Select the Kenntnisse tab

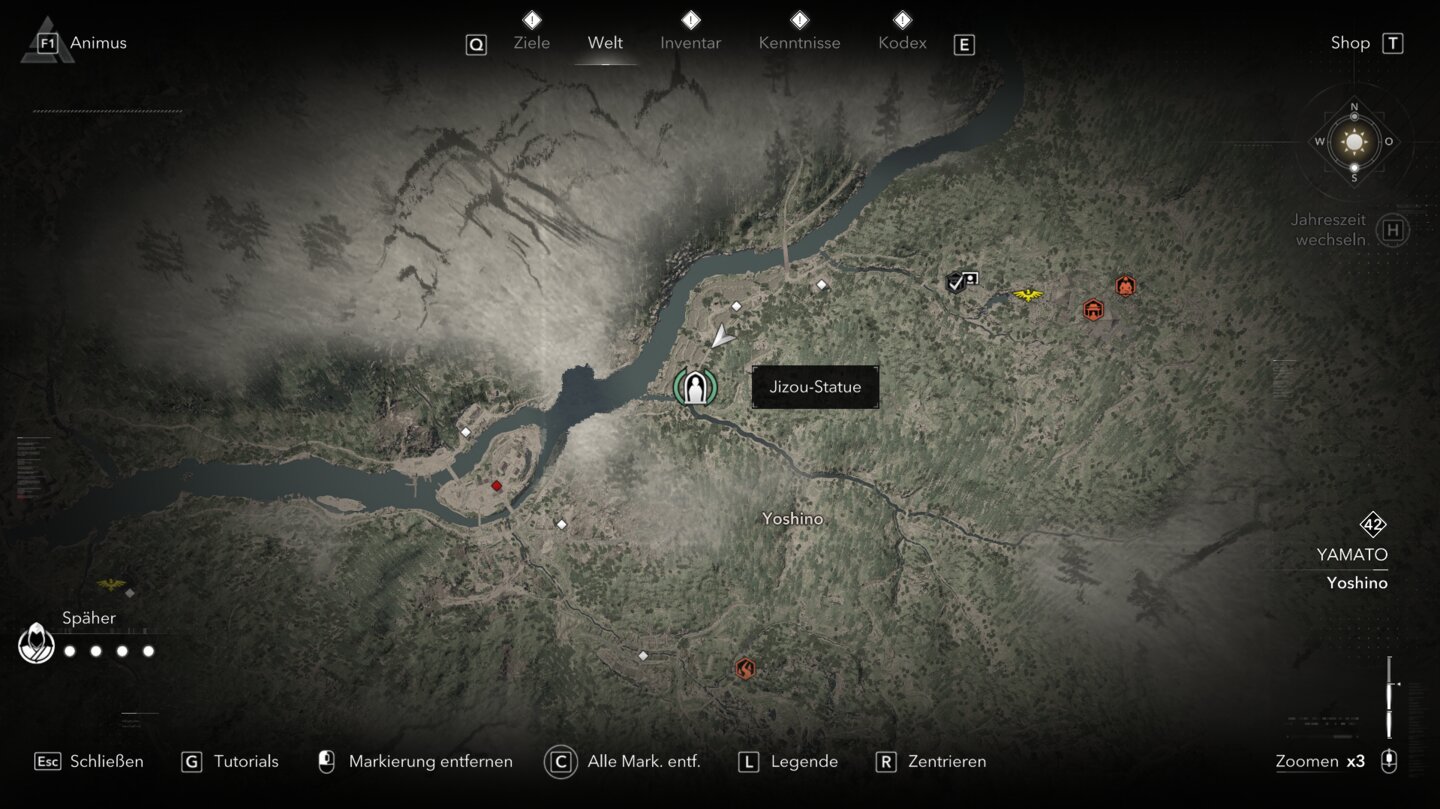(799, 43)
